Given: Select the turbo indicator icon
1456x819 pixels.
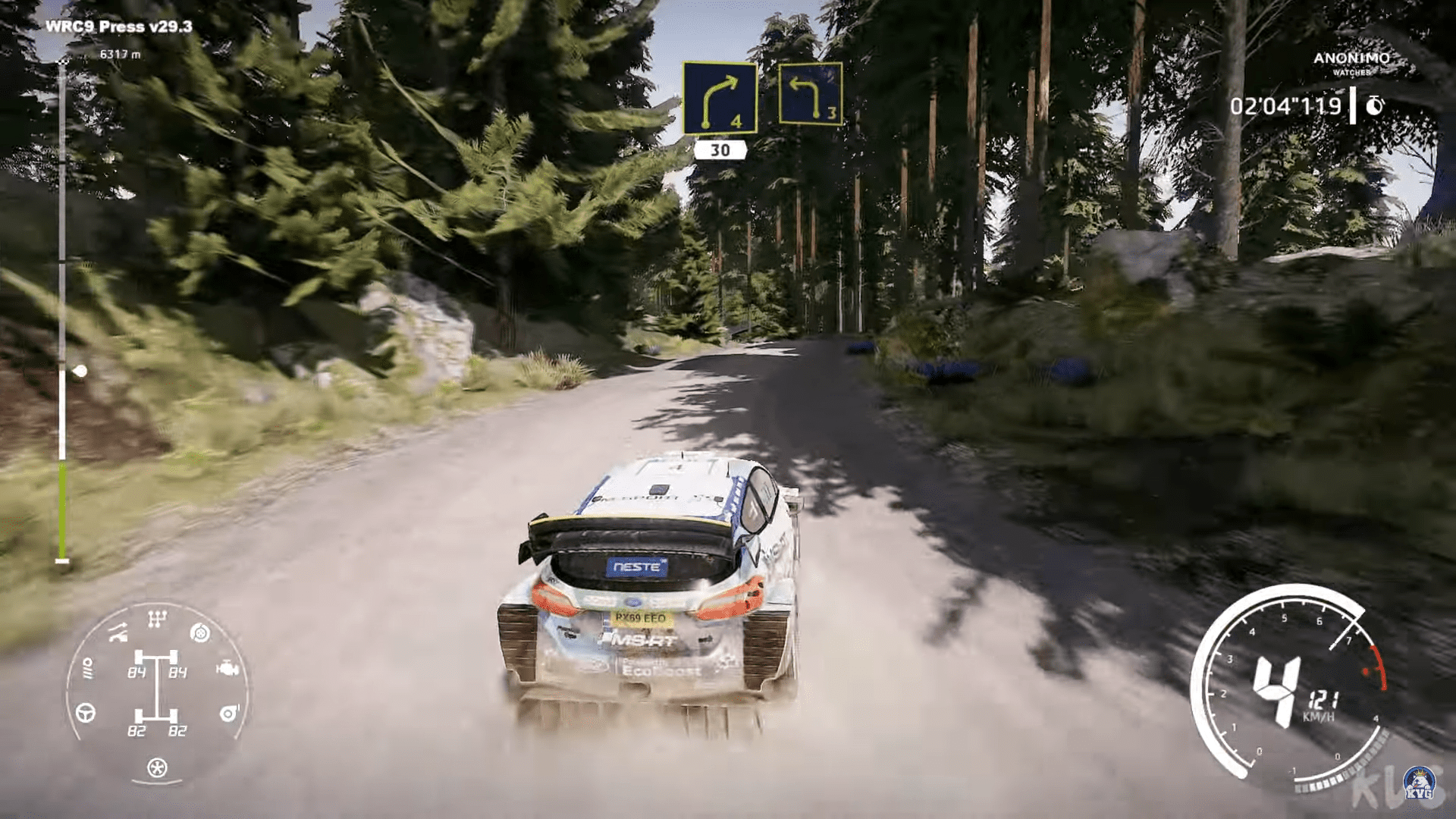Looking at the screenshot, I should click(x=228, y=713).
